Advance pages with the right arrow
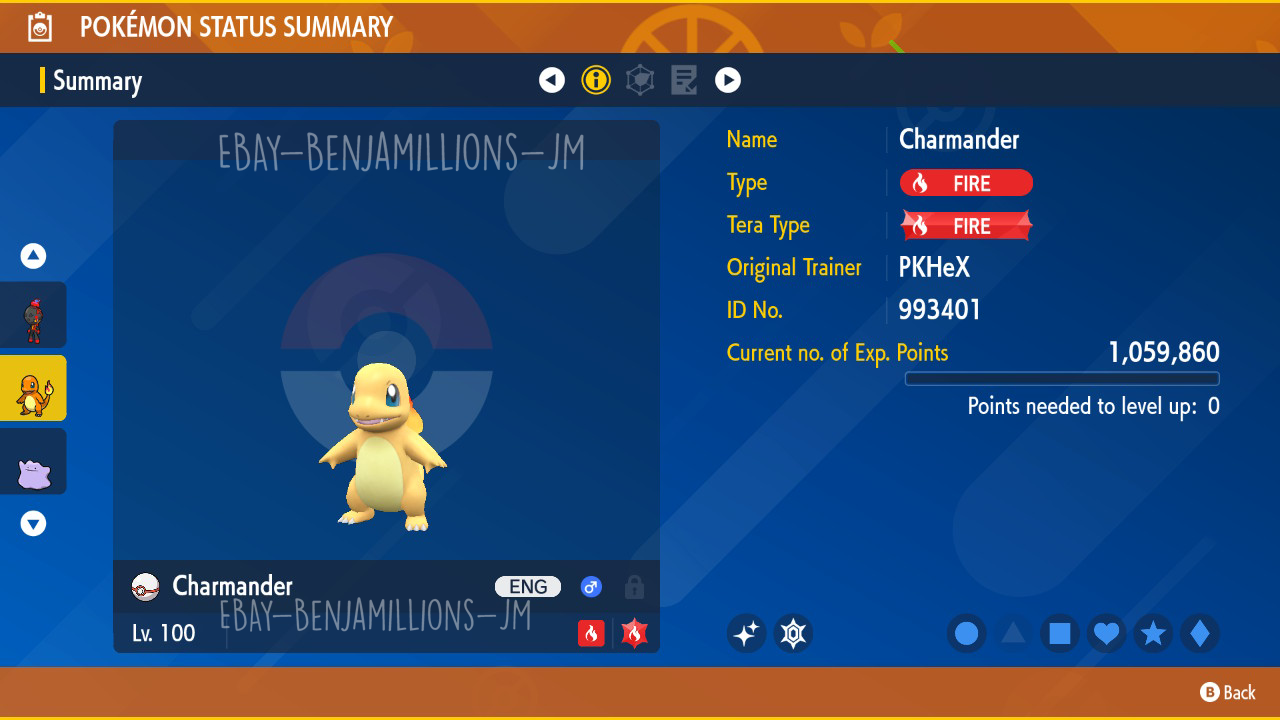 pyautogui.click(x=728, y=80)
